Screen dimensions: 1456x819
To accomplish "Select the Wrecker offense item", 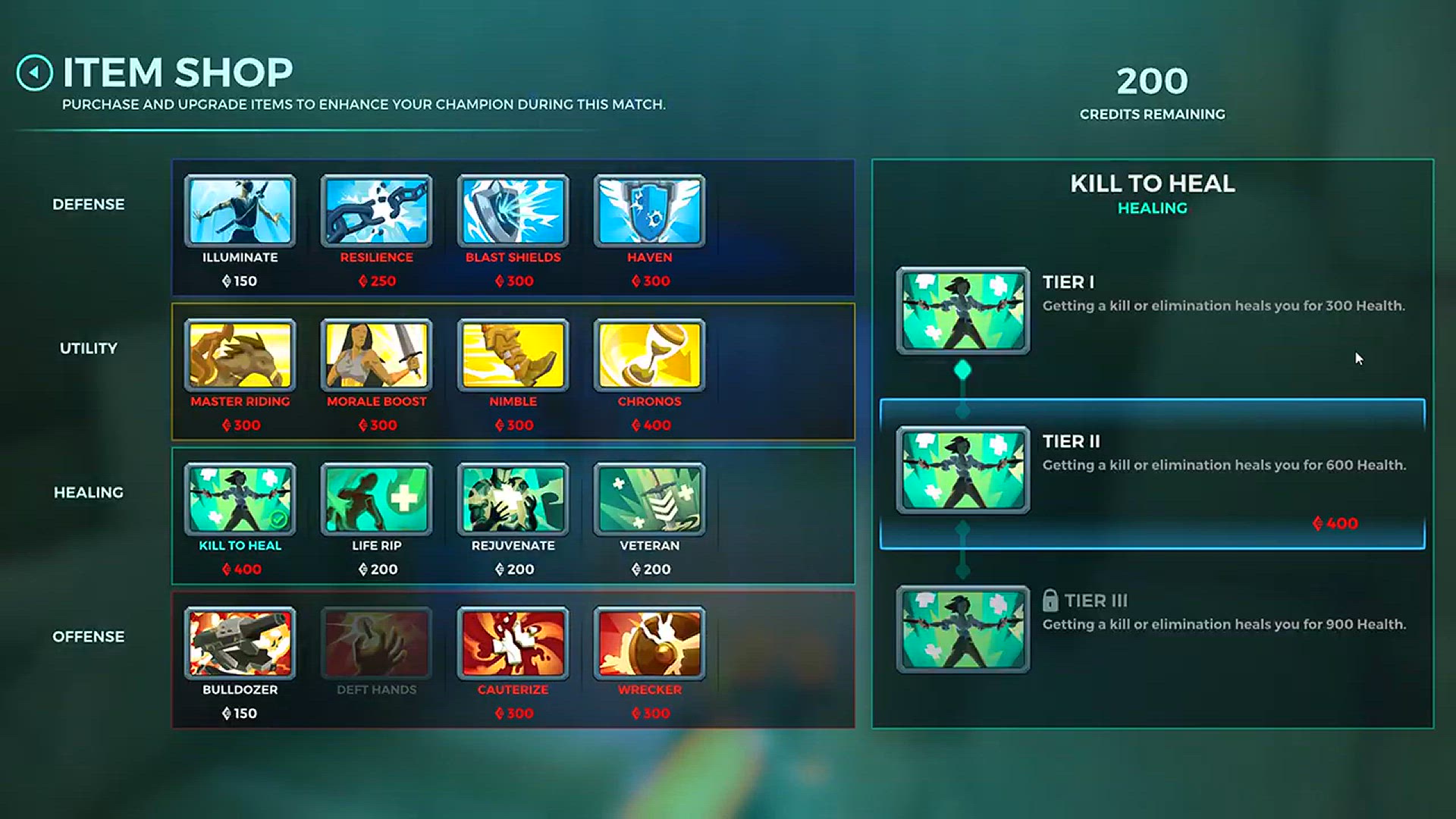I will pos(649,644).
